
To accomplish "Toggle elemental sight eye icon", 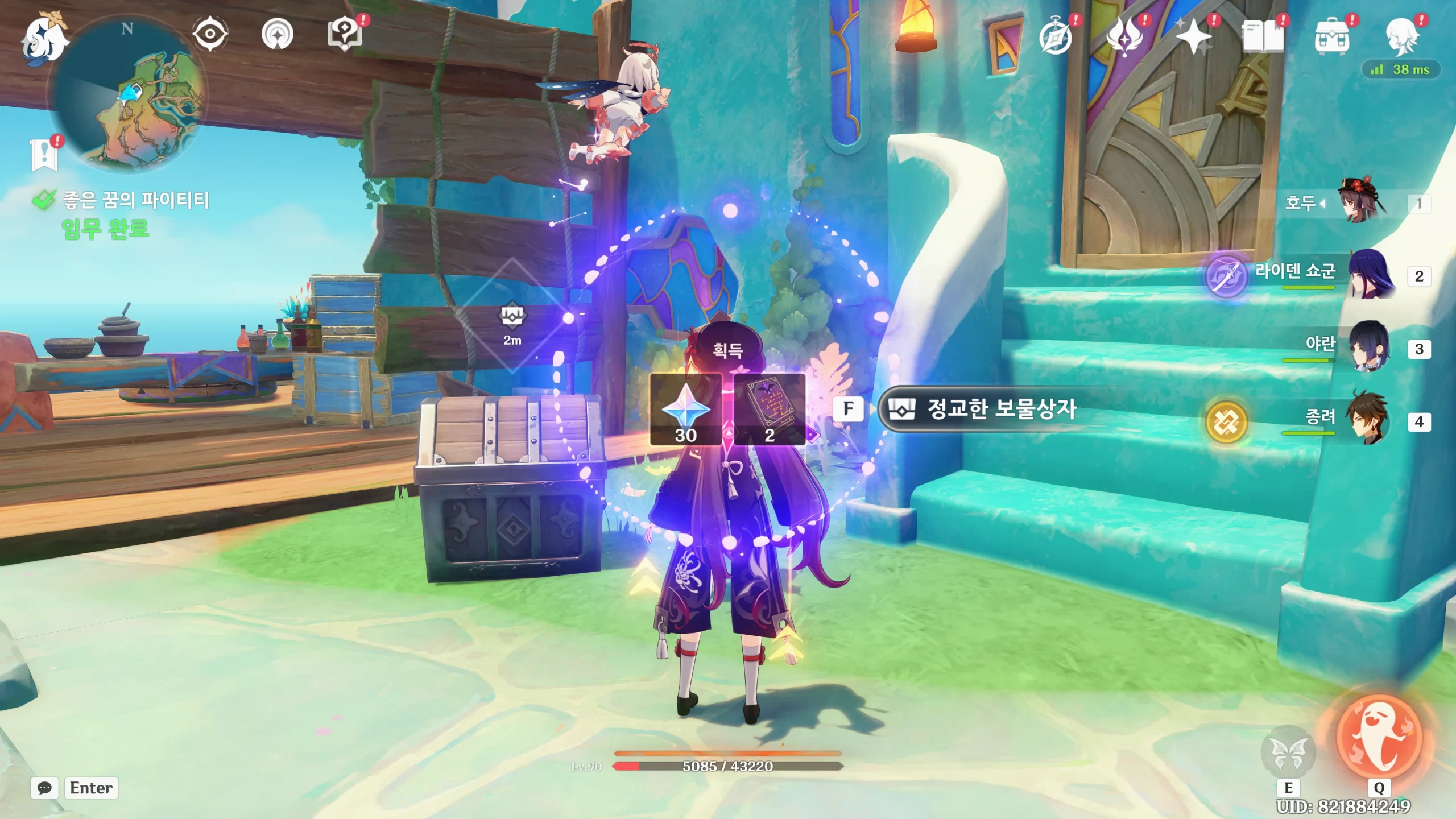I will coord(210,34).
